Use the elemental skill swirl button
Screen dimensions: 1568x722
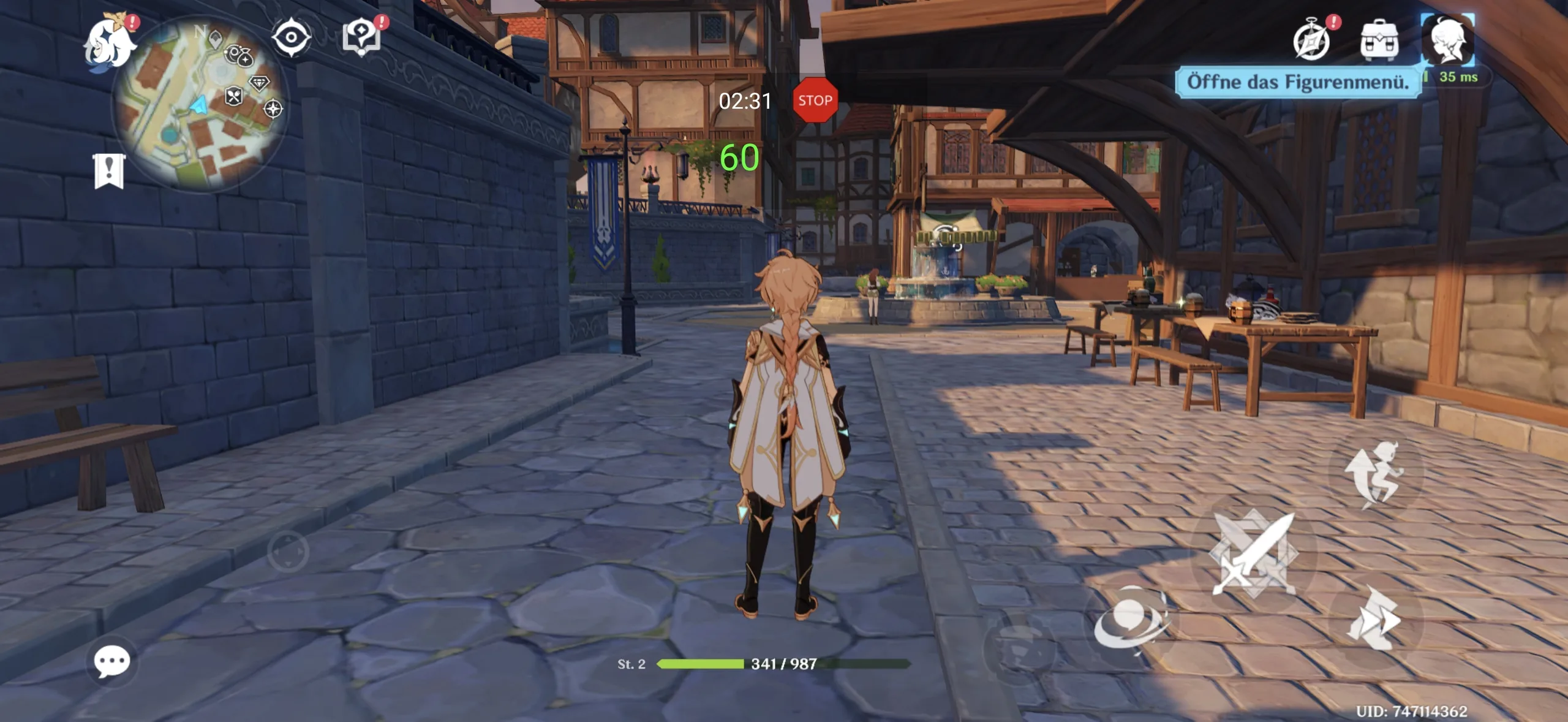[1131, 620]
